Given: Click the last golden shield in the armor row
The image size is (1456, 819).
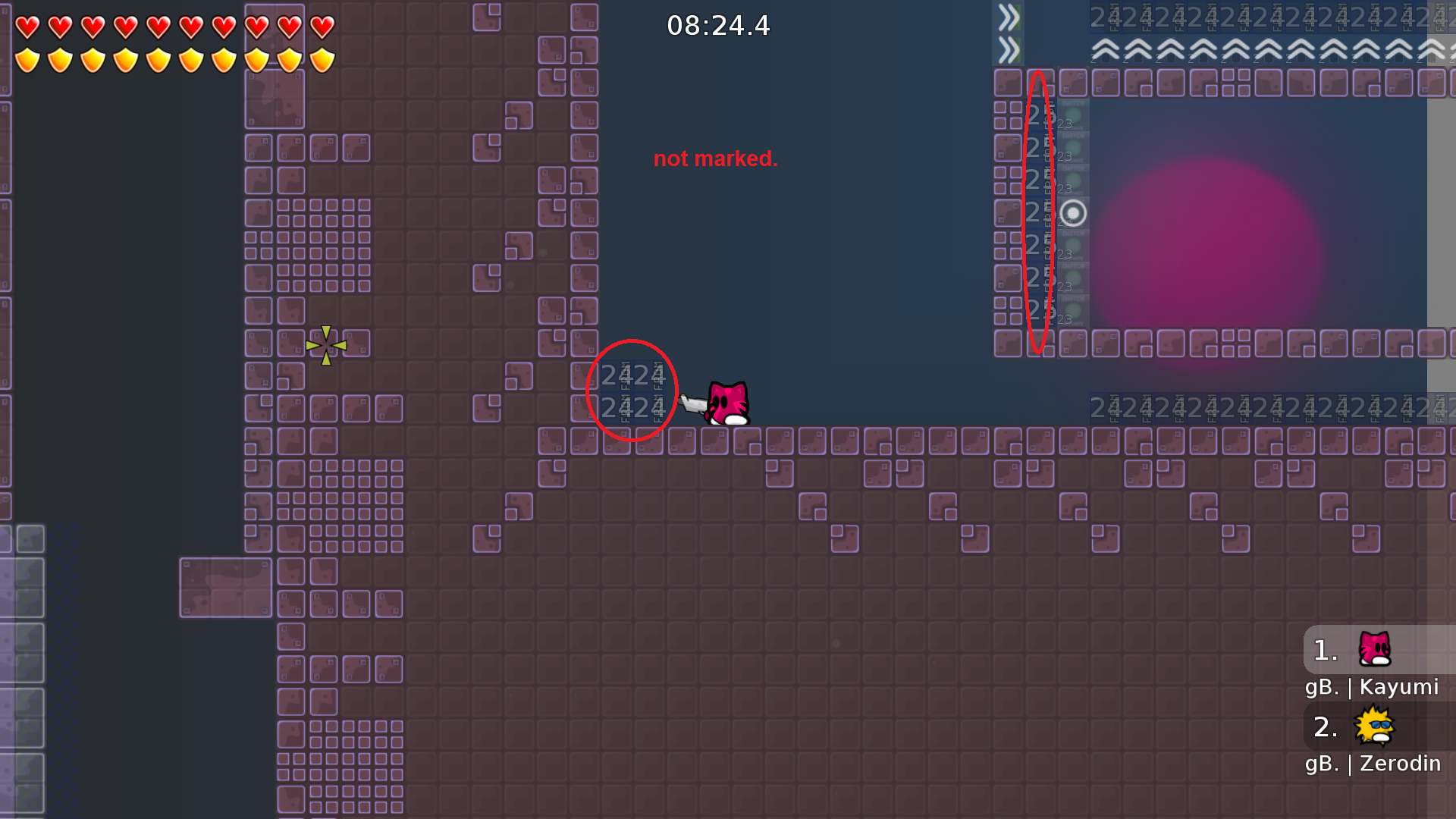Looking at the screenshot, I should (322, 59).
